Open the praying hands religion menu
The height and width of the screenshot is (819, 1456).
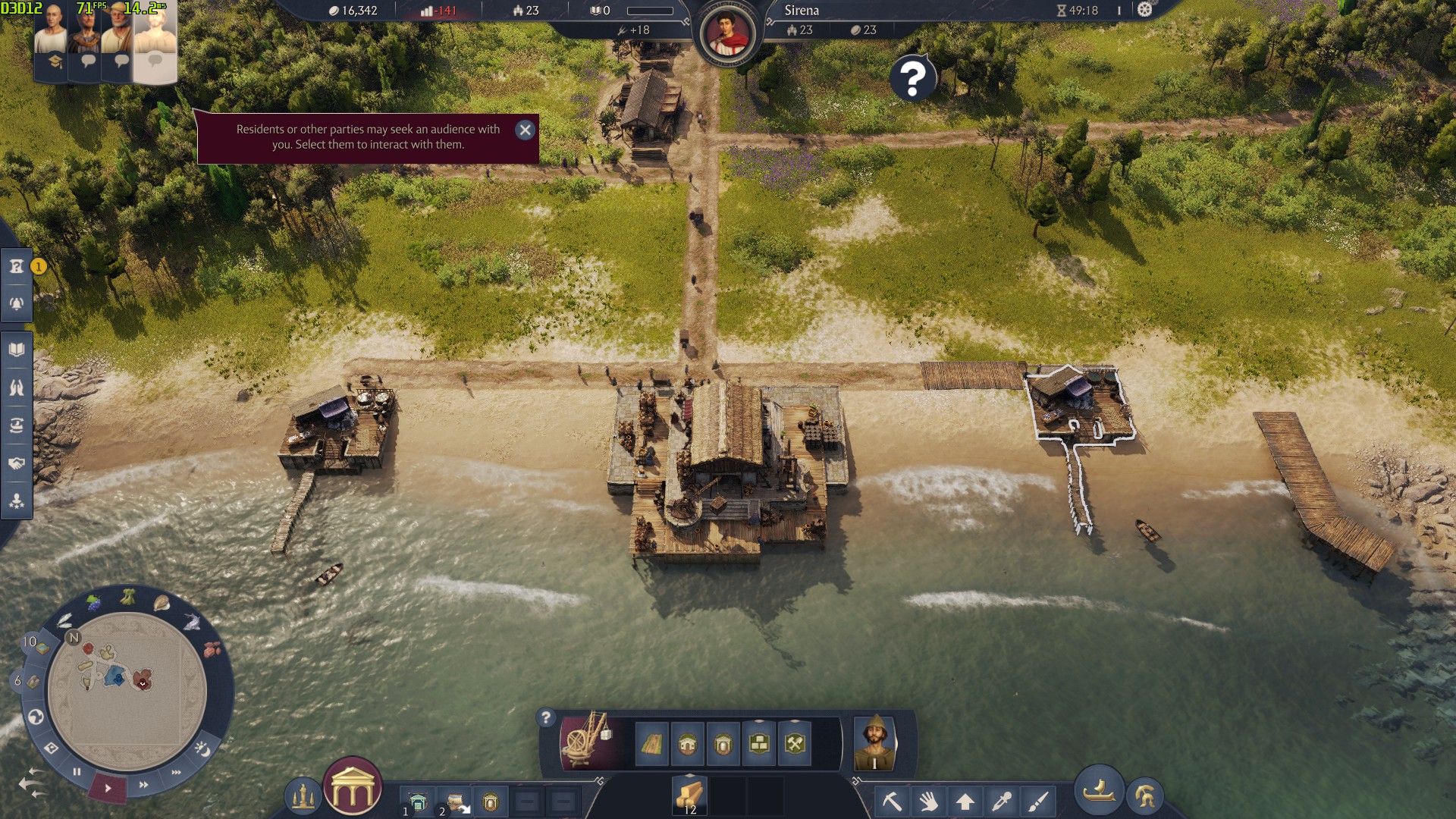pyautogui.click(x=17, y=388)
